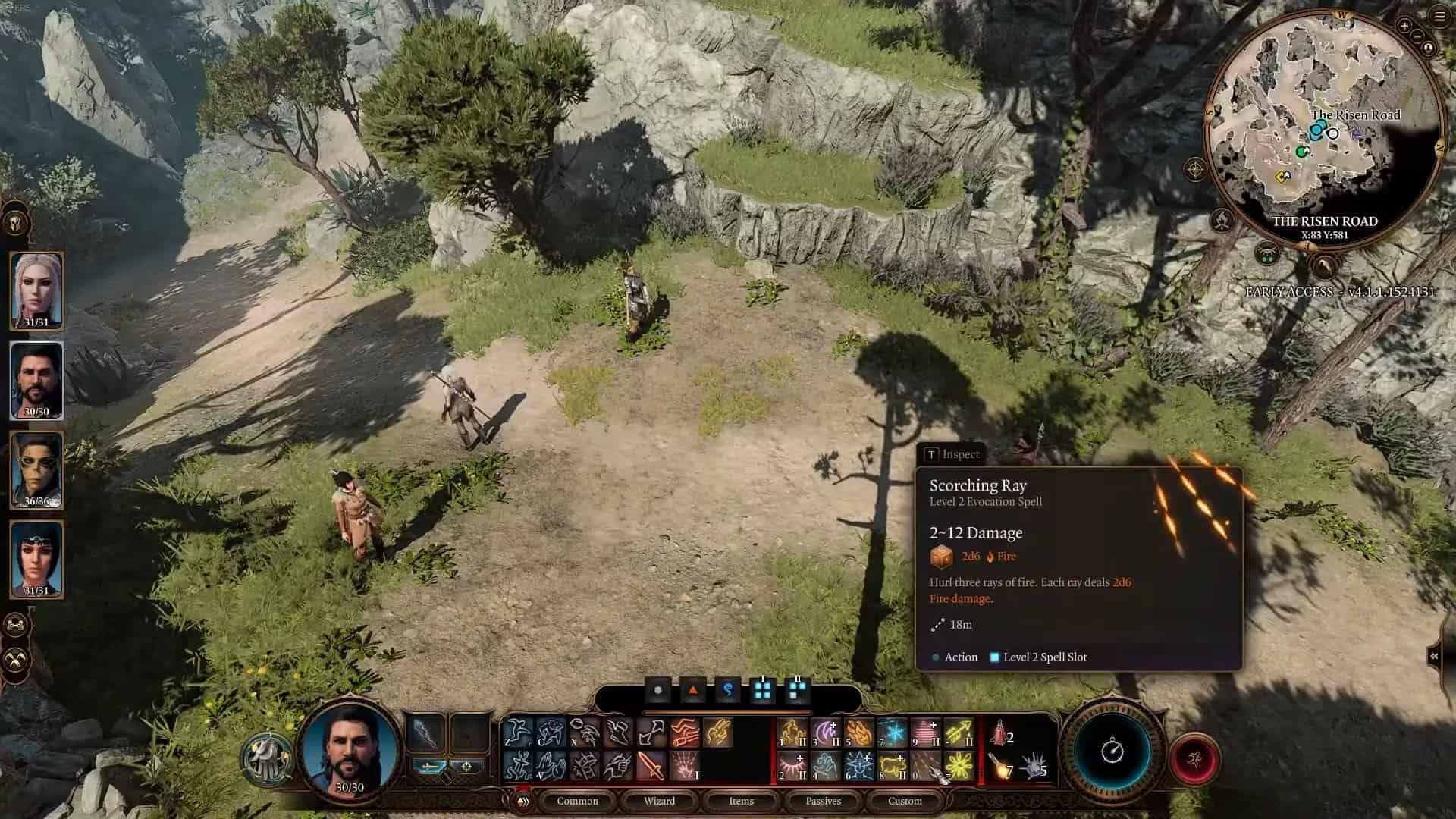Switch to the Common hotbar tab
Image resolution: width=1456 pixels, height=819 pixels.
point(577,801)
